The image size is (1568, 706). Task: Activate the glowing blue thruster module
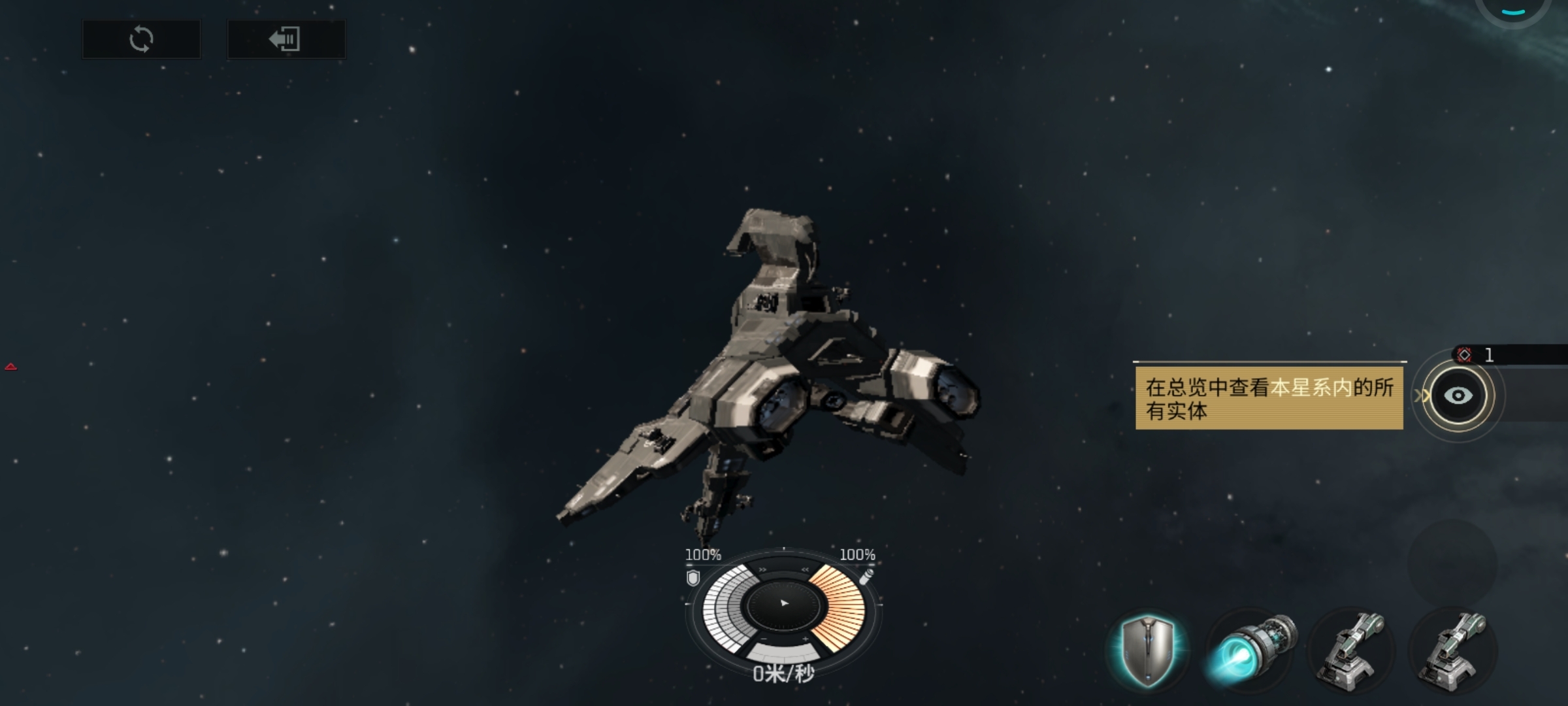1250,650
